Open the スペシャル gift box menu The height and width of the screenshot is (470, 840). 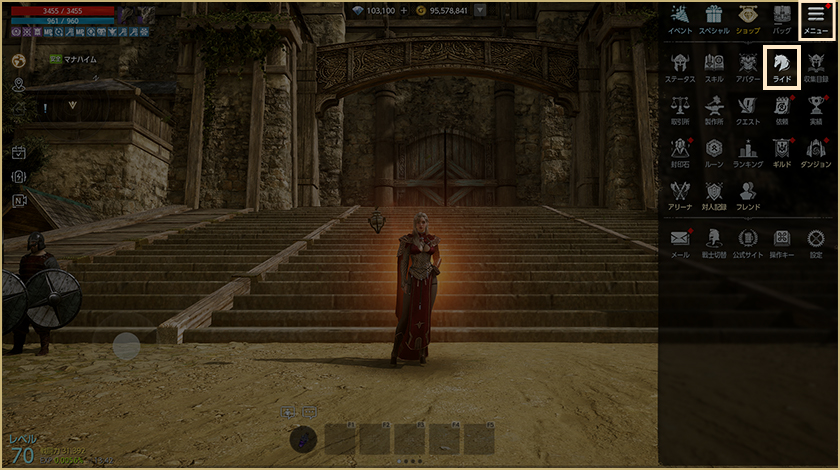pos(714,19)
